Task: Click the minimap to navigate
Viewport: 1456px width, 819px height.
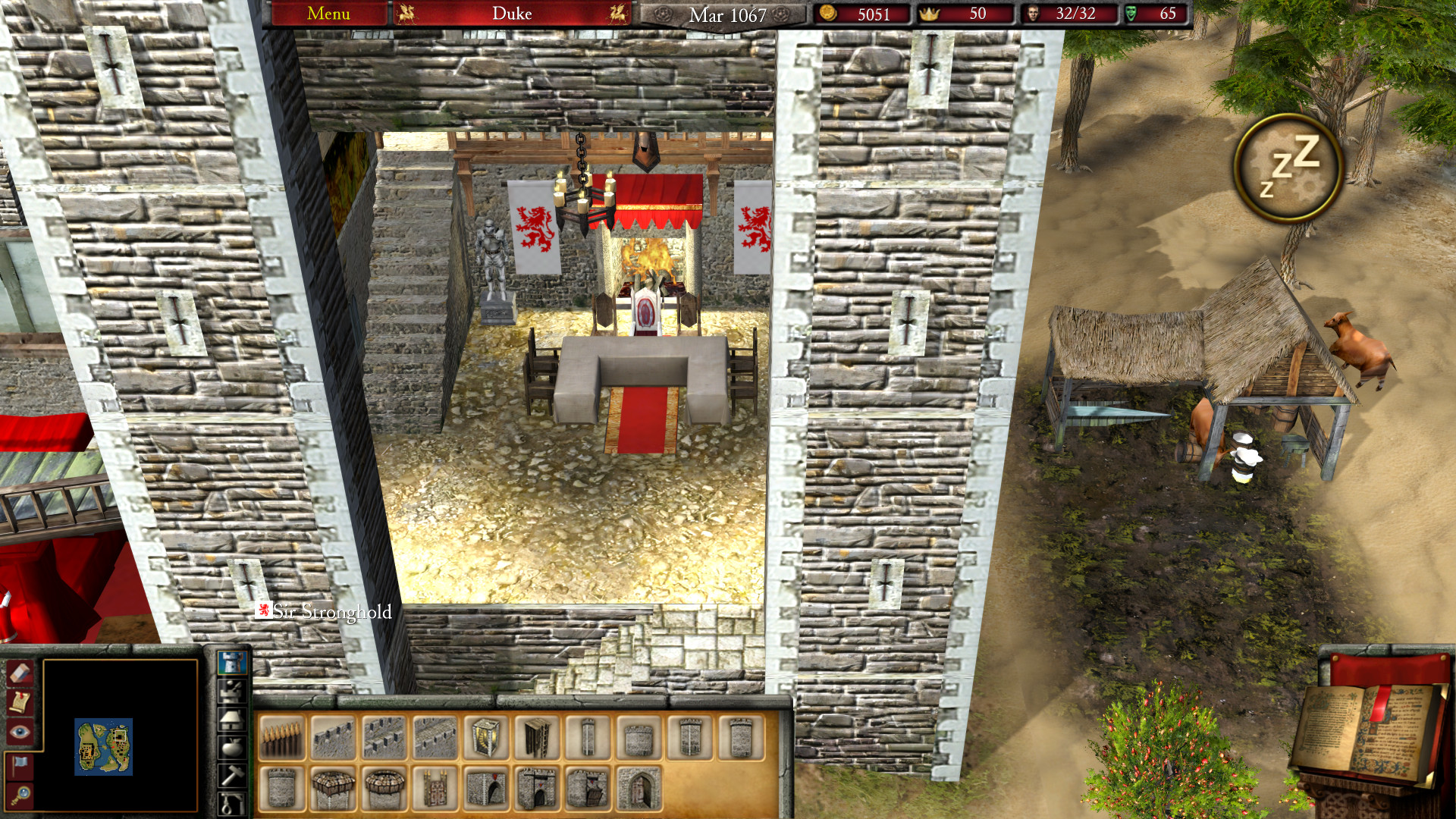Action: tap(104, 746)
